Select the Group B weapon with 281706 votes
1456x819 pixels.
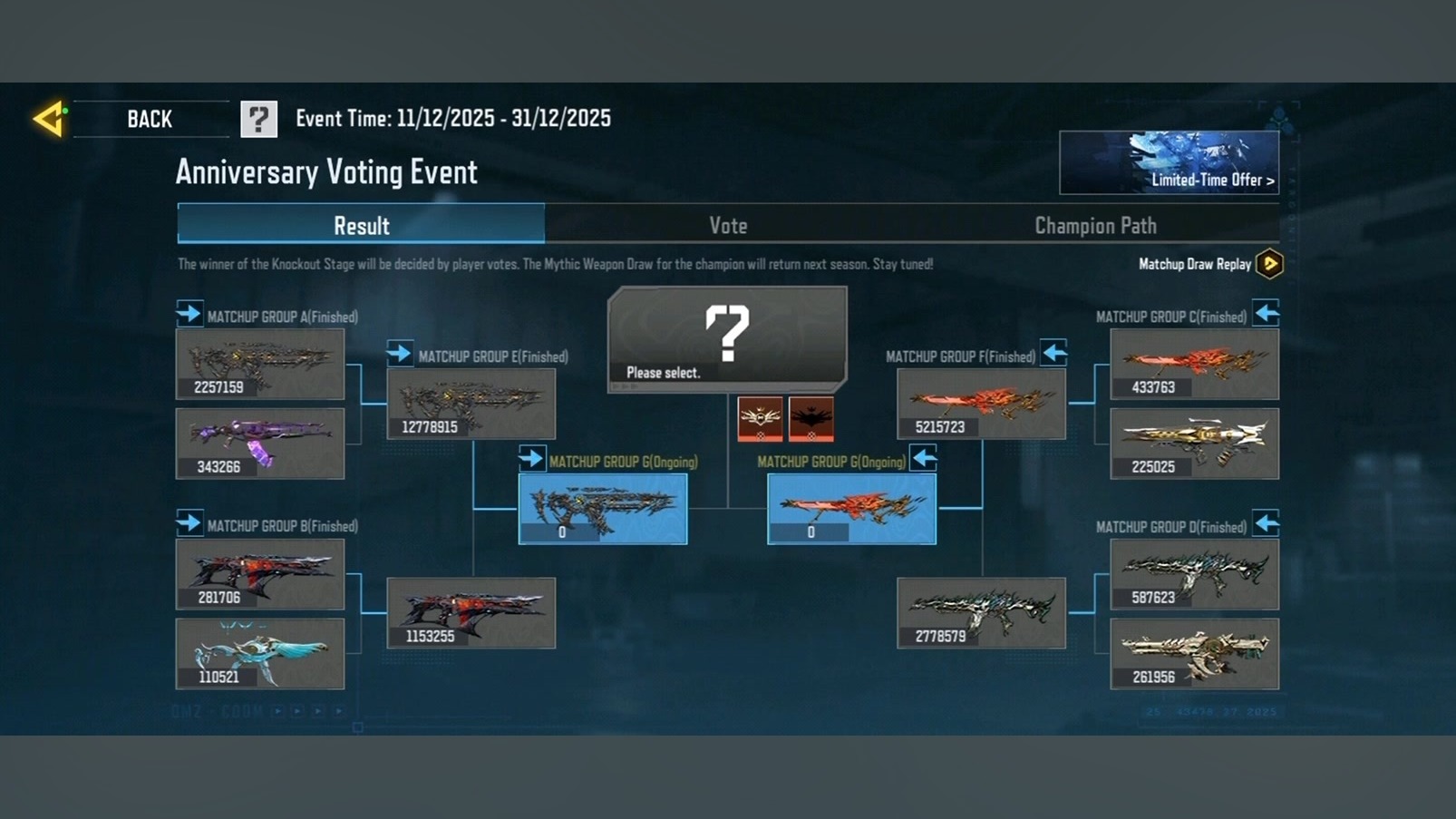pos(260,574)
